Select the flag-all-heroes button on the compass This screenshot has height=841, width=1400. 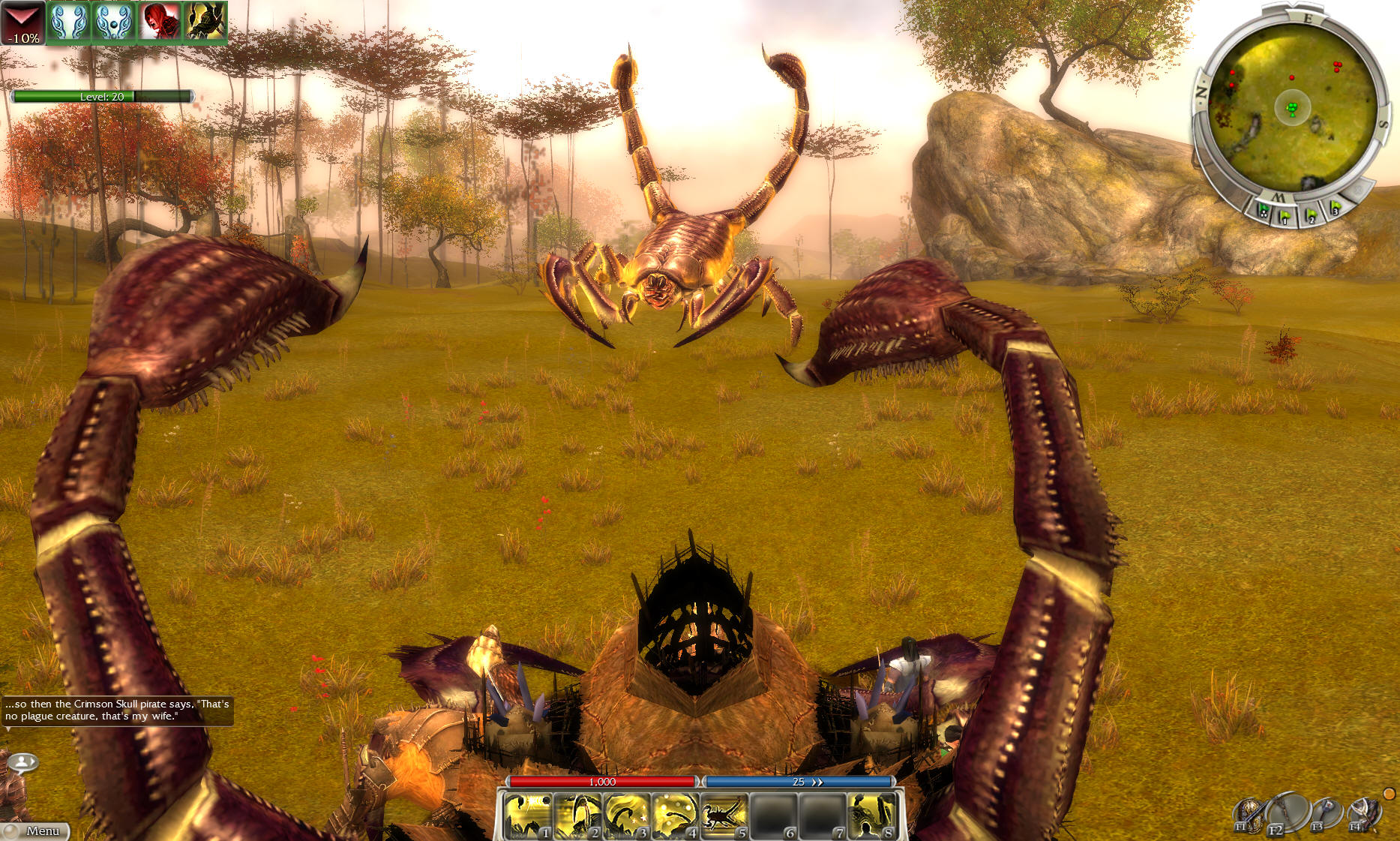[x=1264, y=211]
